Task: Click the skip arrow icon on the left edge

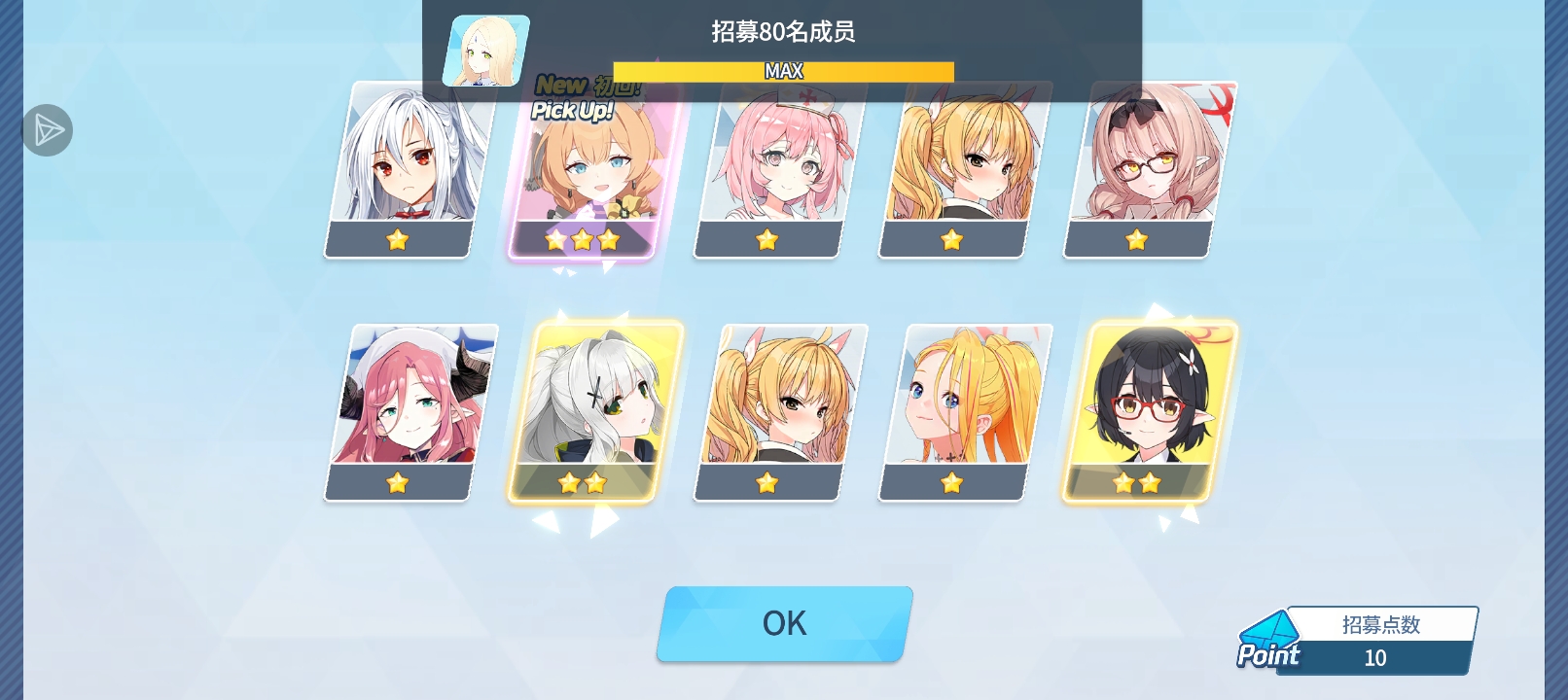Action: (x=46, y=129)
